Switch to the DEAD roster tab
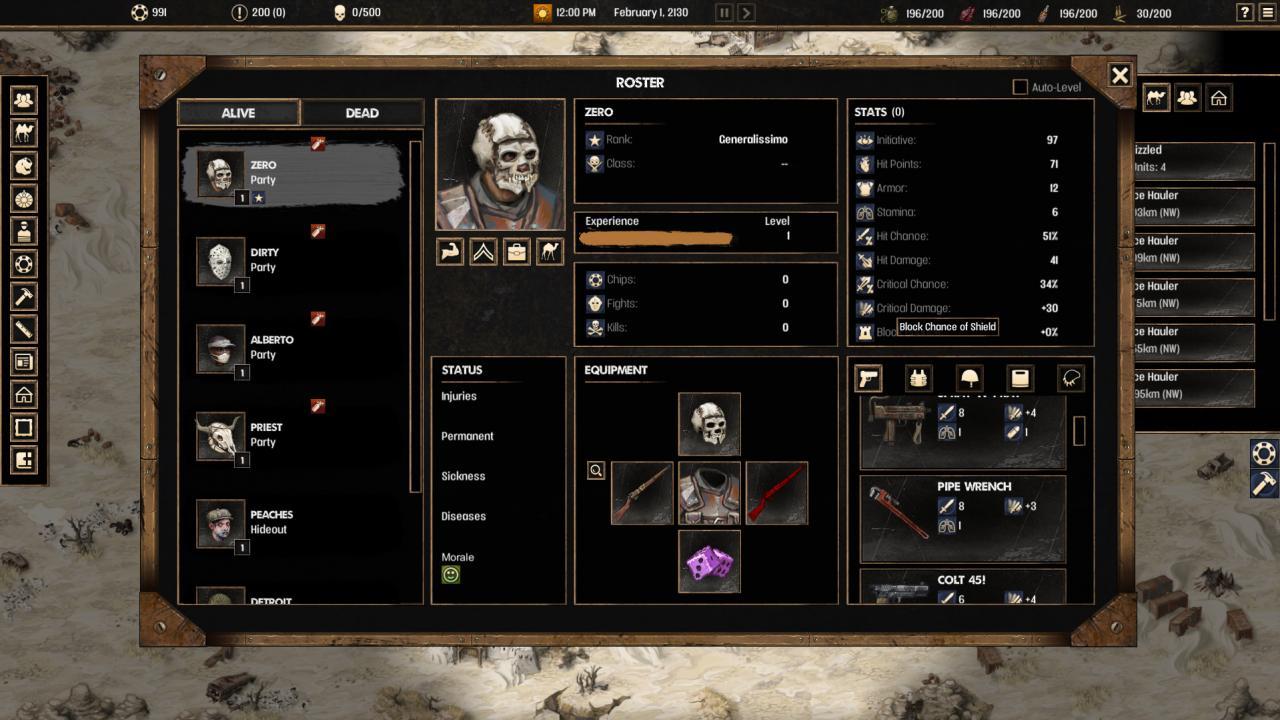The width and height of the screenshot is (1280, 720). click(x=362, y=113)
